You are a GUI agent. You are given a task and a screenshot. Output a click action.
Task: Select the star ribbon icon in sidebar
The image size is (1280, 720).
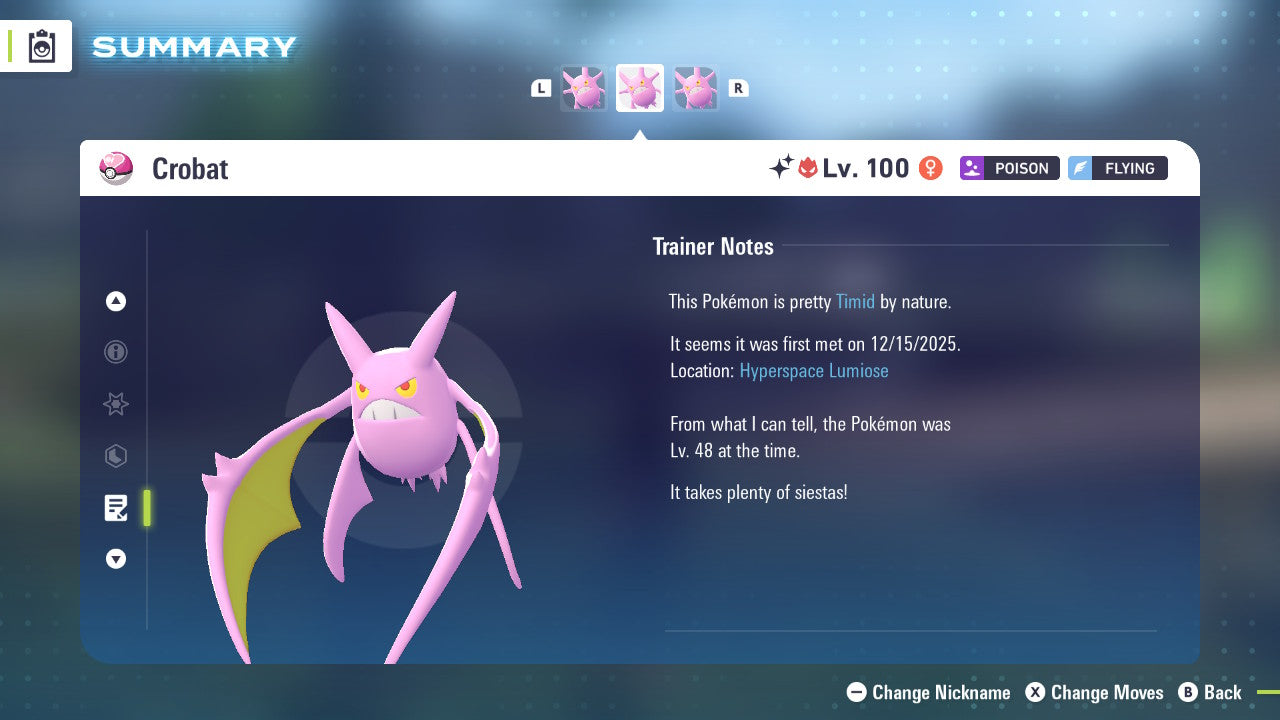point(115,404)
